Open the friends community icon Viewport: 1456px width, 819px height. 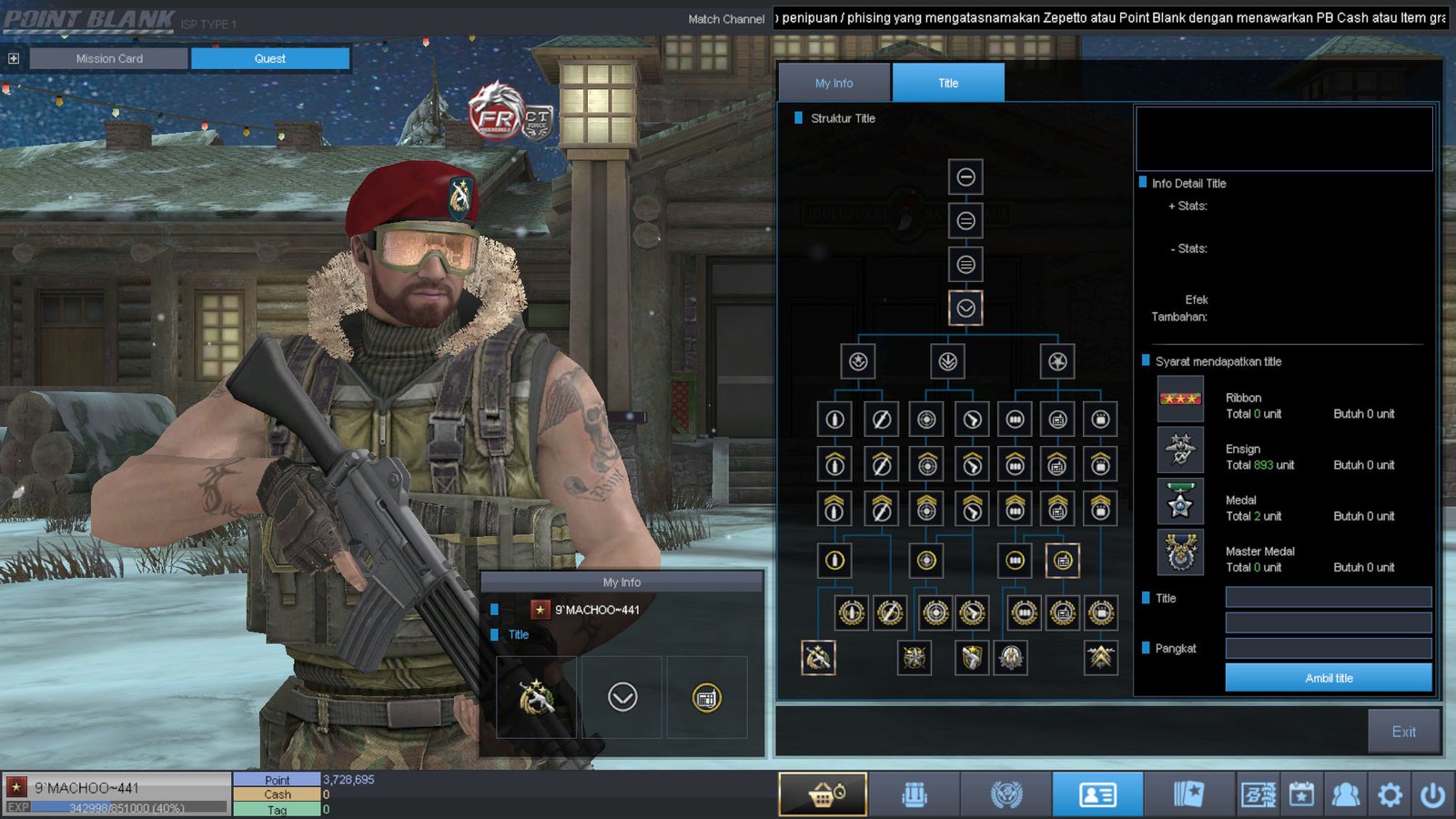click(x=1345, y=794)
